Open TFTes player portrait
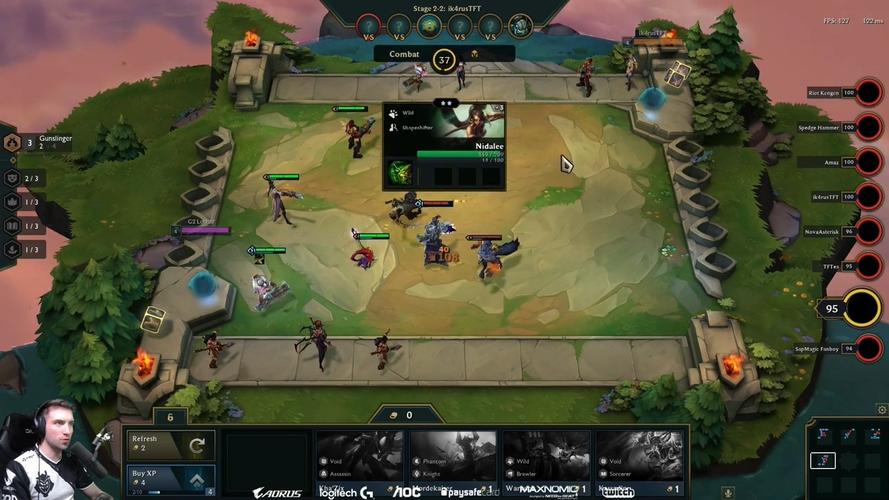The height and width of the screenshot is (500, 889). [x=869, y=266]
